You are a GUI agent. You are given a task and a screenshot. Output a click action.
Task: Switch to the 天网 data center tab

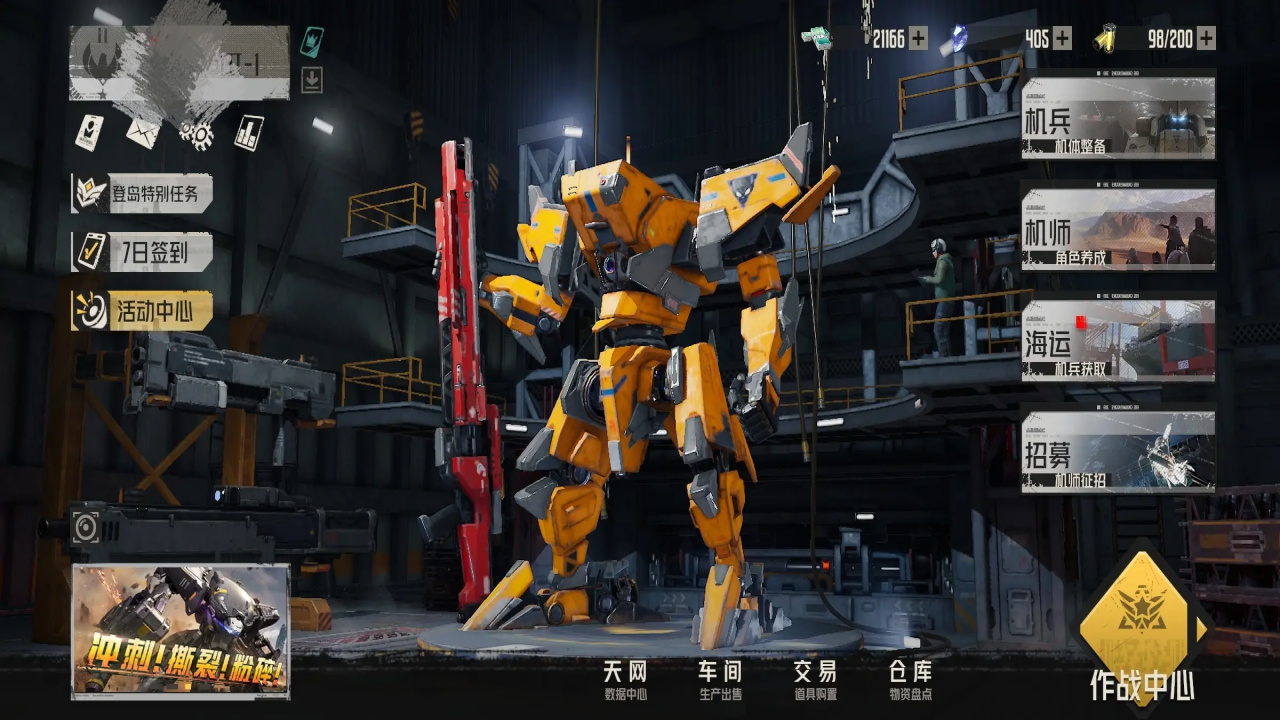pos(625,680)
